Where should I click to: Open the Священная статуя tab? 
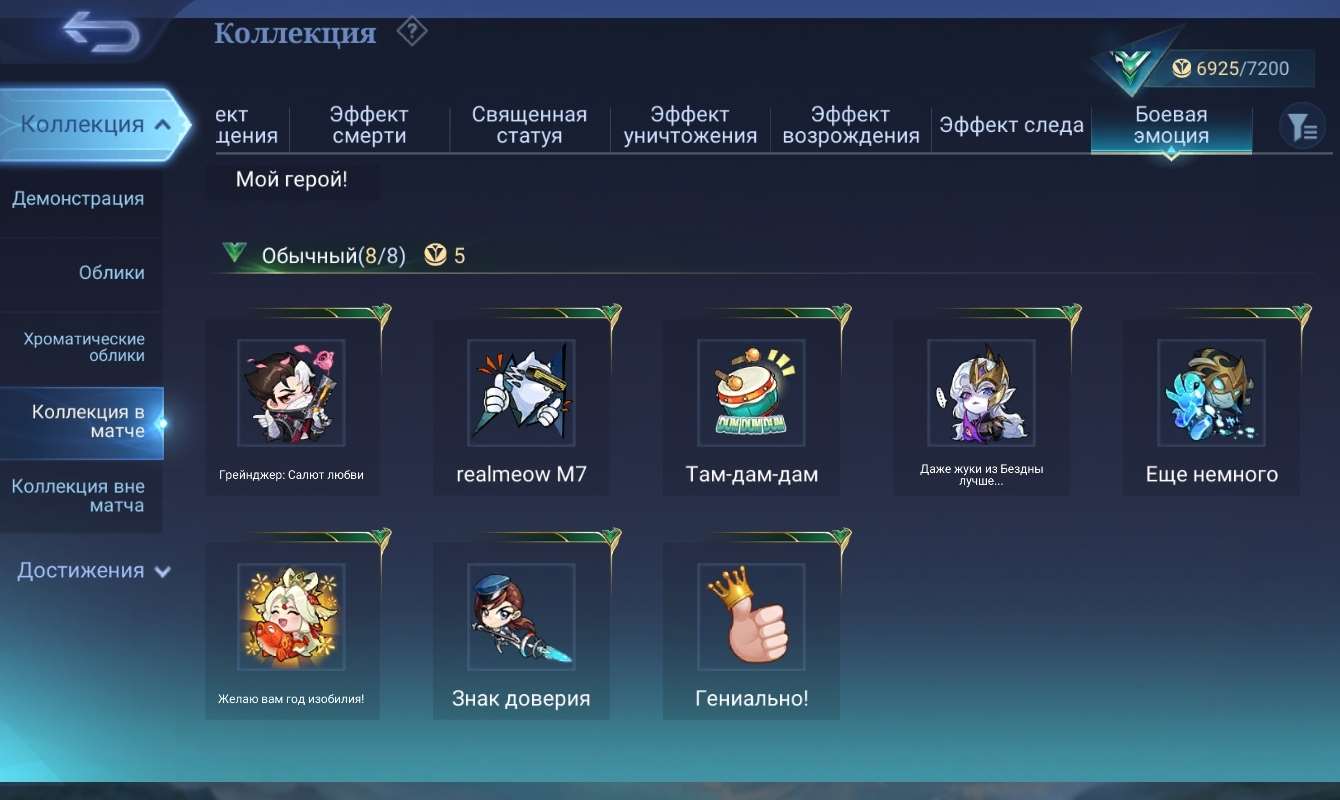(x=529, y=125)
